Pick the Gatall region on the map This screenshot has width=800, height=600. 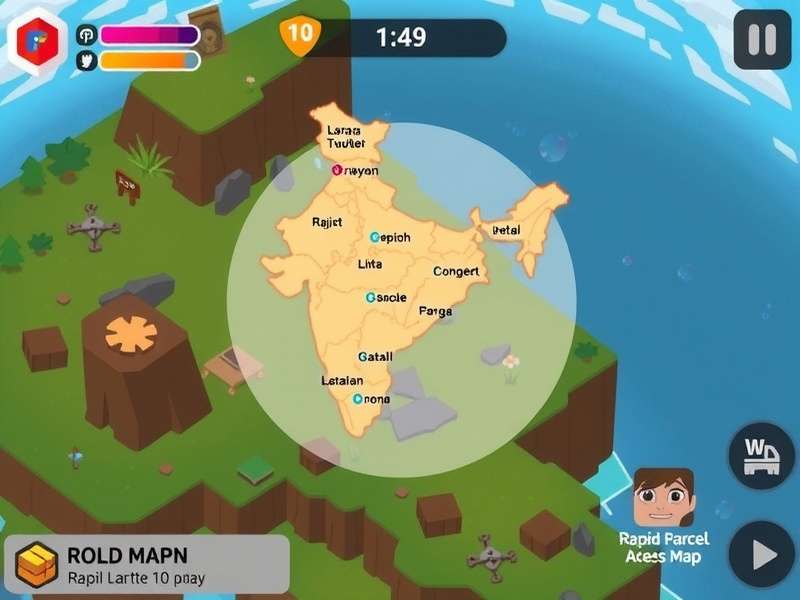tap(375, 357)
